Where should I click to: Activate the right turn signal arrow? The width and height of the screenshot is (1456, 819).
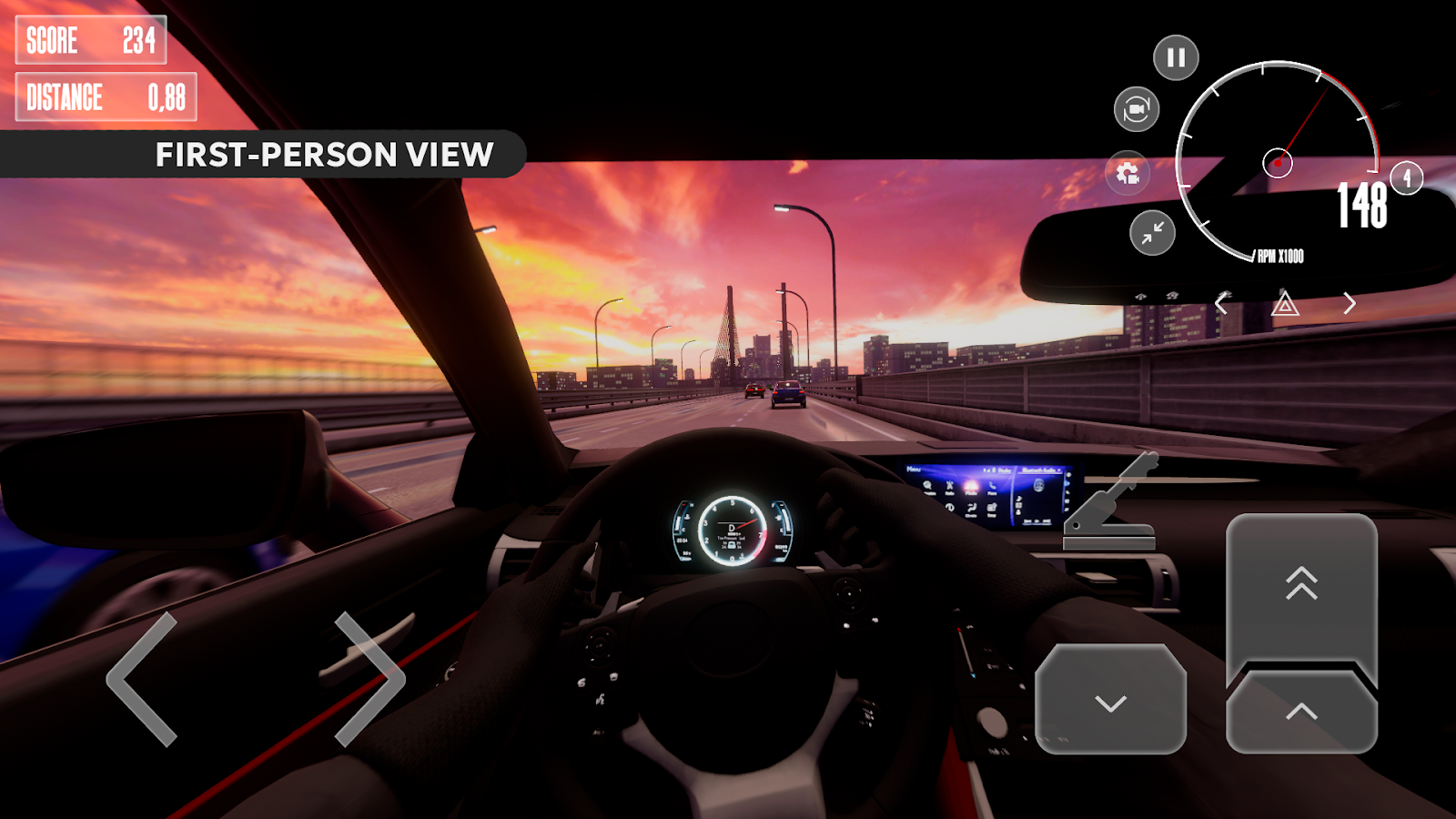(1349, 303)
